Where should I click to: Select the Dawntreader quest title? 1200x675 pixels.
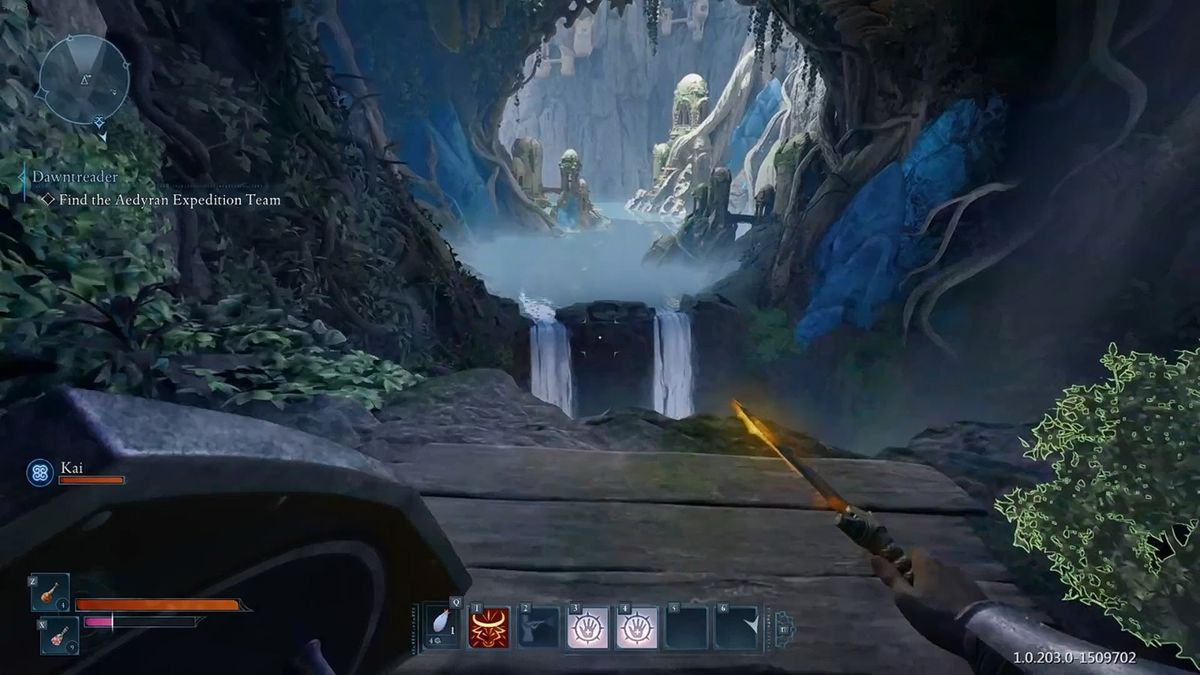pyautogui.click(x=73, y=177)
